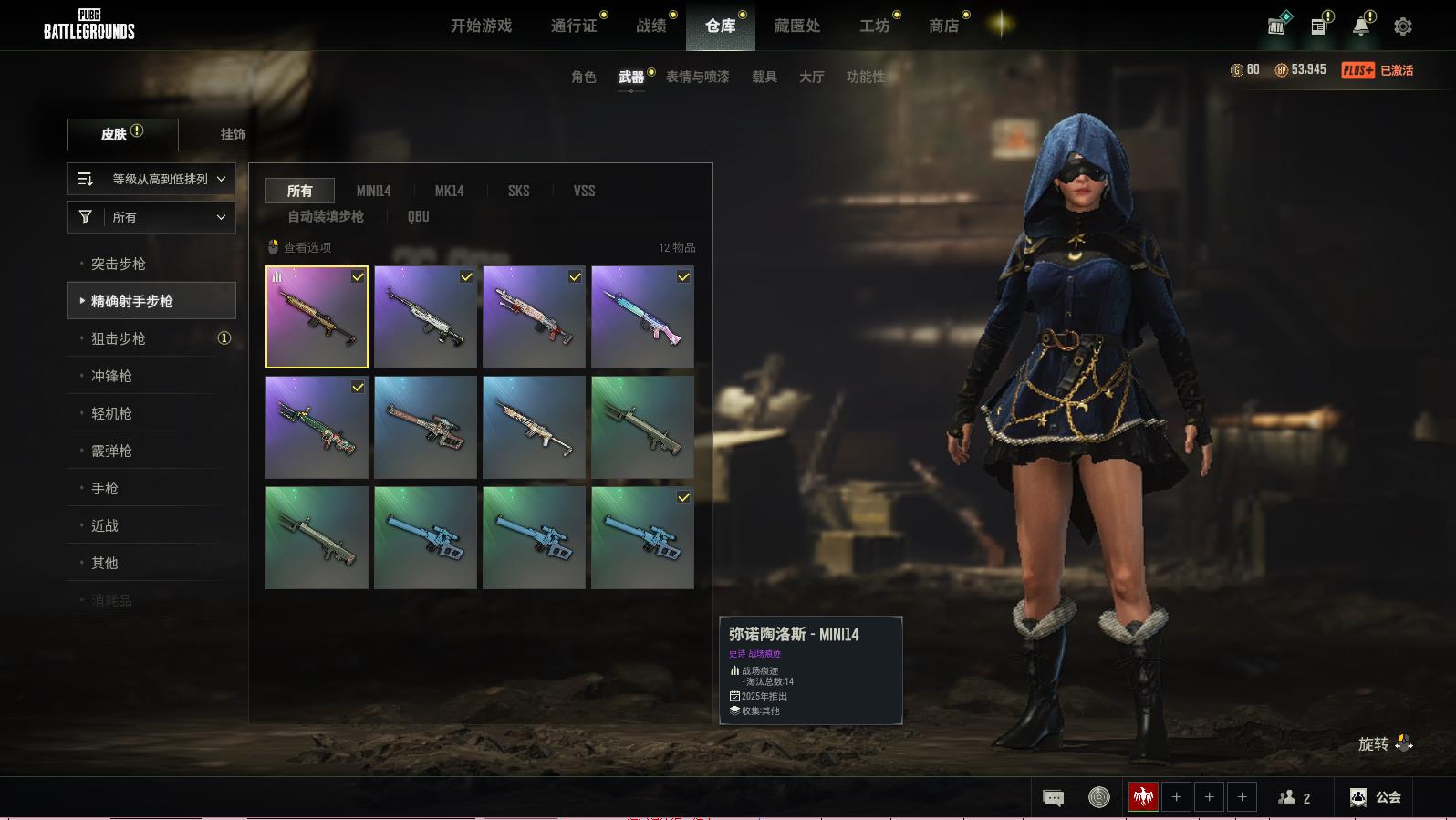Choose the 霰弹枪 weapon category
This screenshot has width=1456, height=820.
click(111, 451)
